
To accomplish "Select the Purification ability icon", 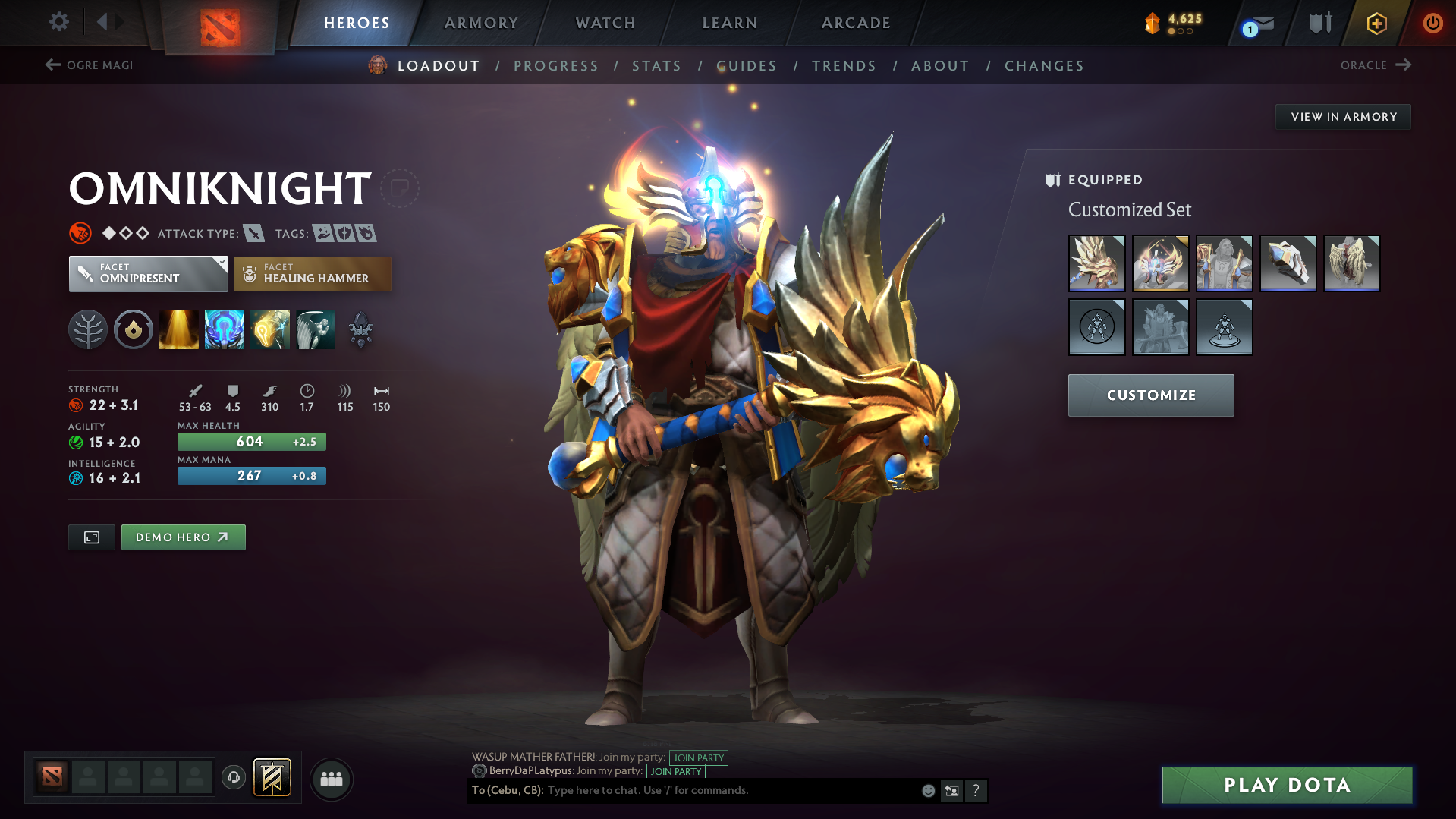I will tap(178, 329).
